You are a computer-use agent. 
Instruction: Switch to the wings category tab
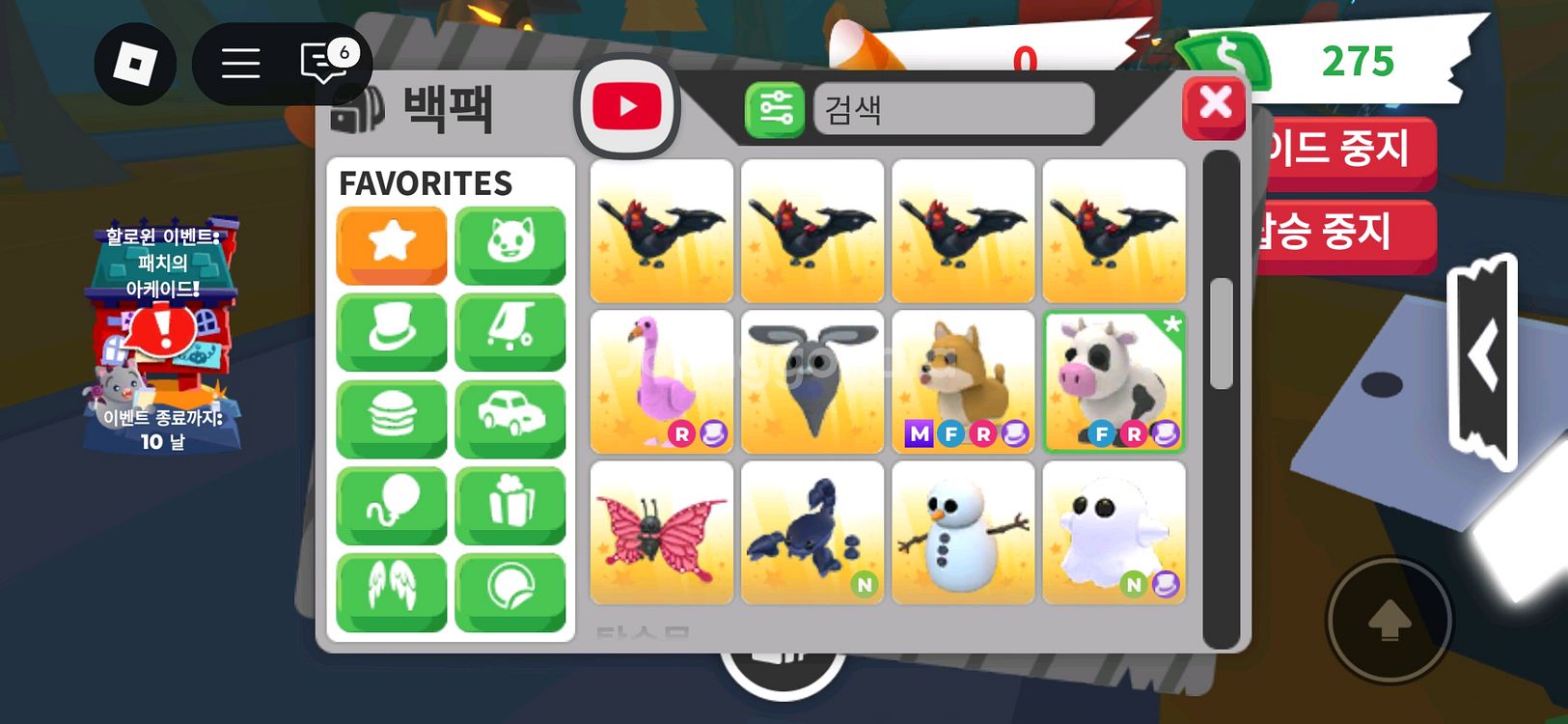(x=391, y=592)
